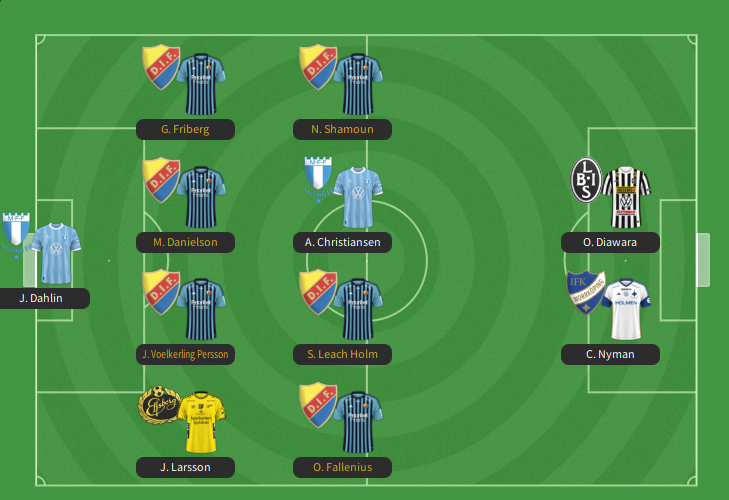Image resolution: width=729 pixels, height=500 pixels.
Task: Select midfielder N. Shamoun
Action: [358, 84]
